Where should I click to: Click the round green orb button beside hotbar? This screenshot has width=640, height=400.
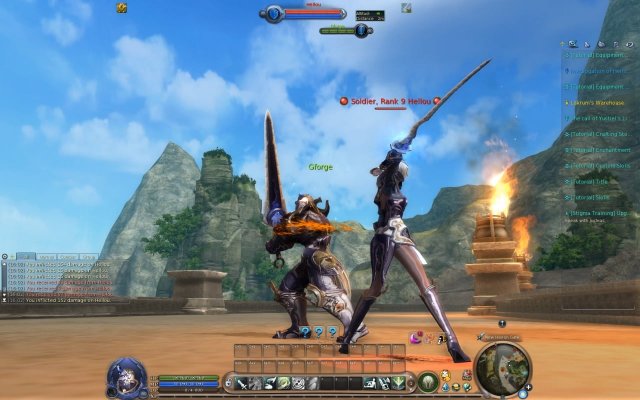point(428,382)
